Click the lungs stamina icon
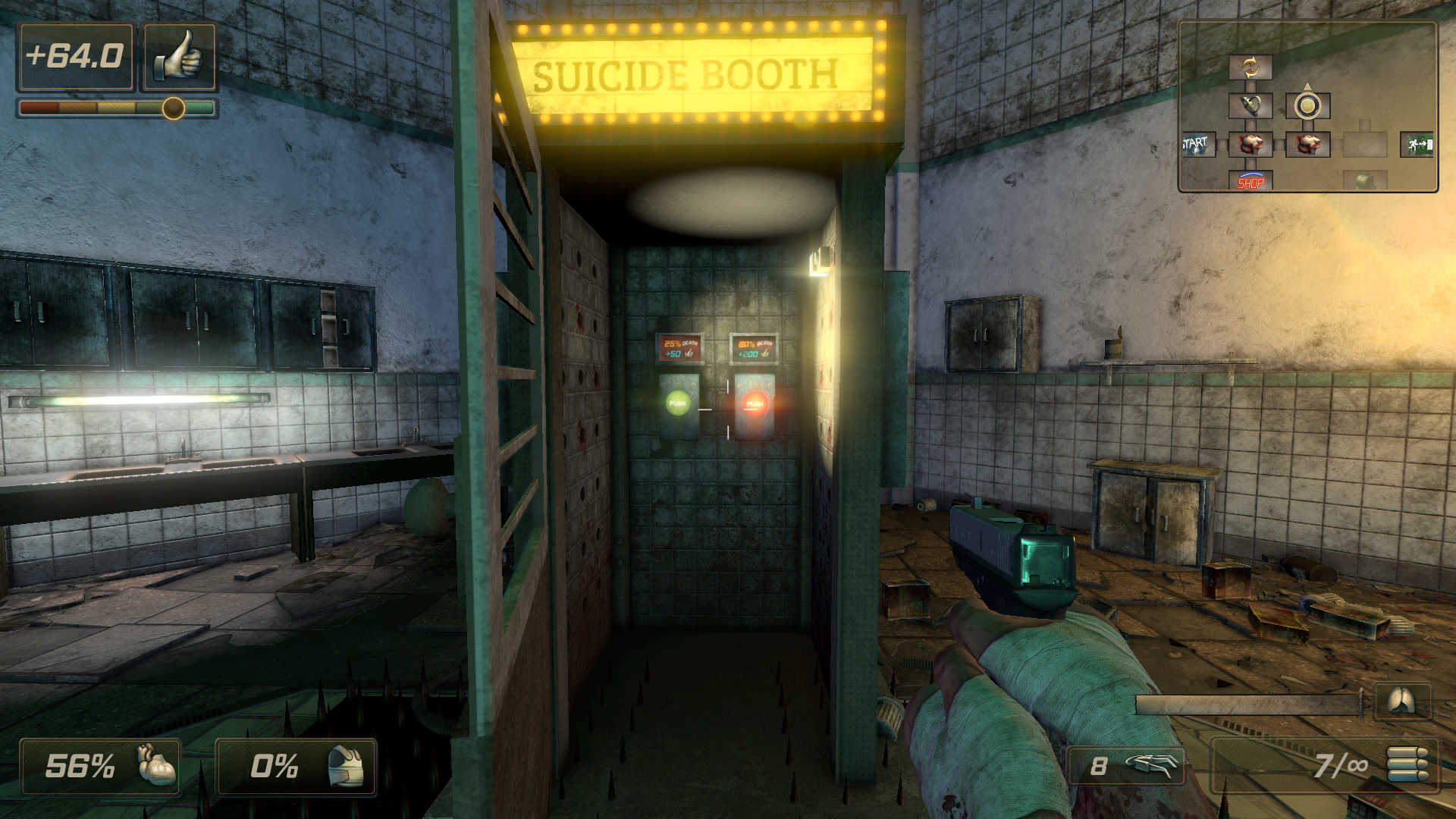 coord(1402,701)
